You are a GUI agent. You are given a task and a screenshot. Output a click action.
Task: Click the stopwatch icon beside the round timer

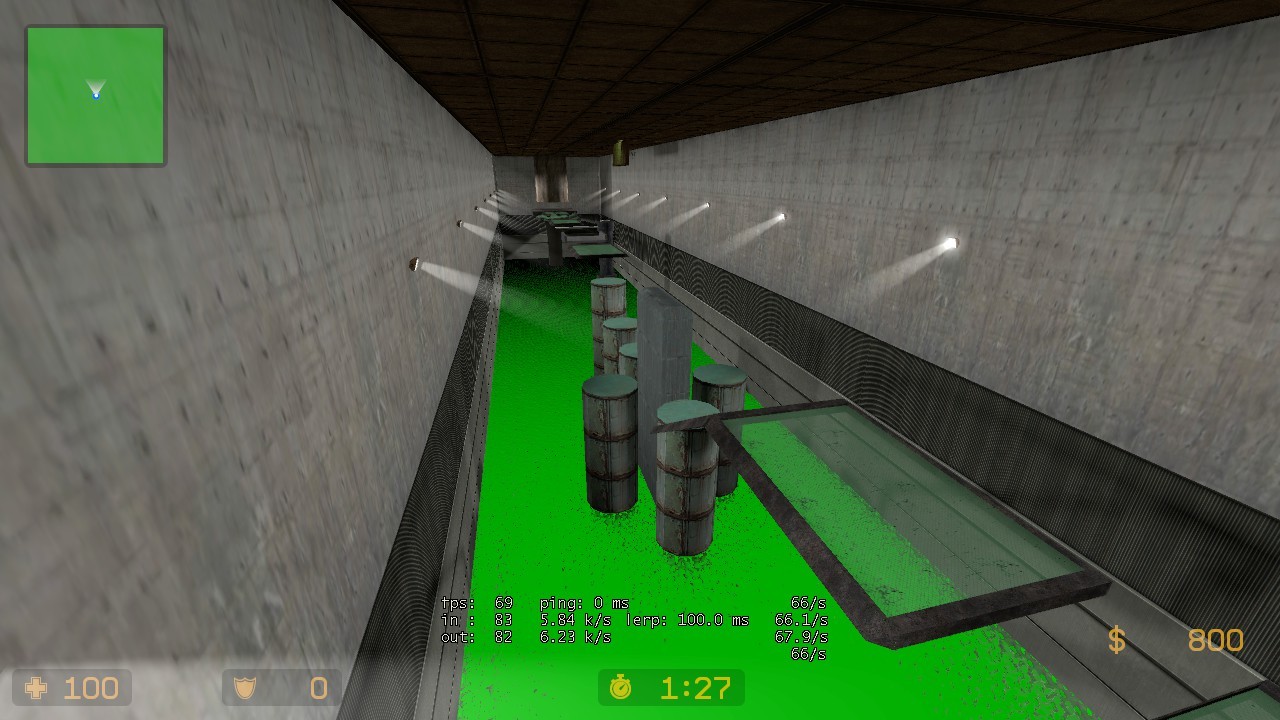click(622, 688)
